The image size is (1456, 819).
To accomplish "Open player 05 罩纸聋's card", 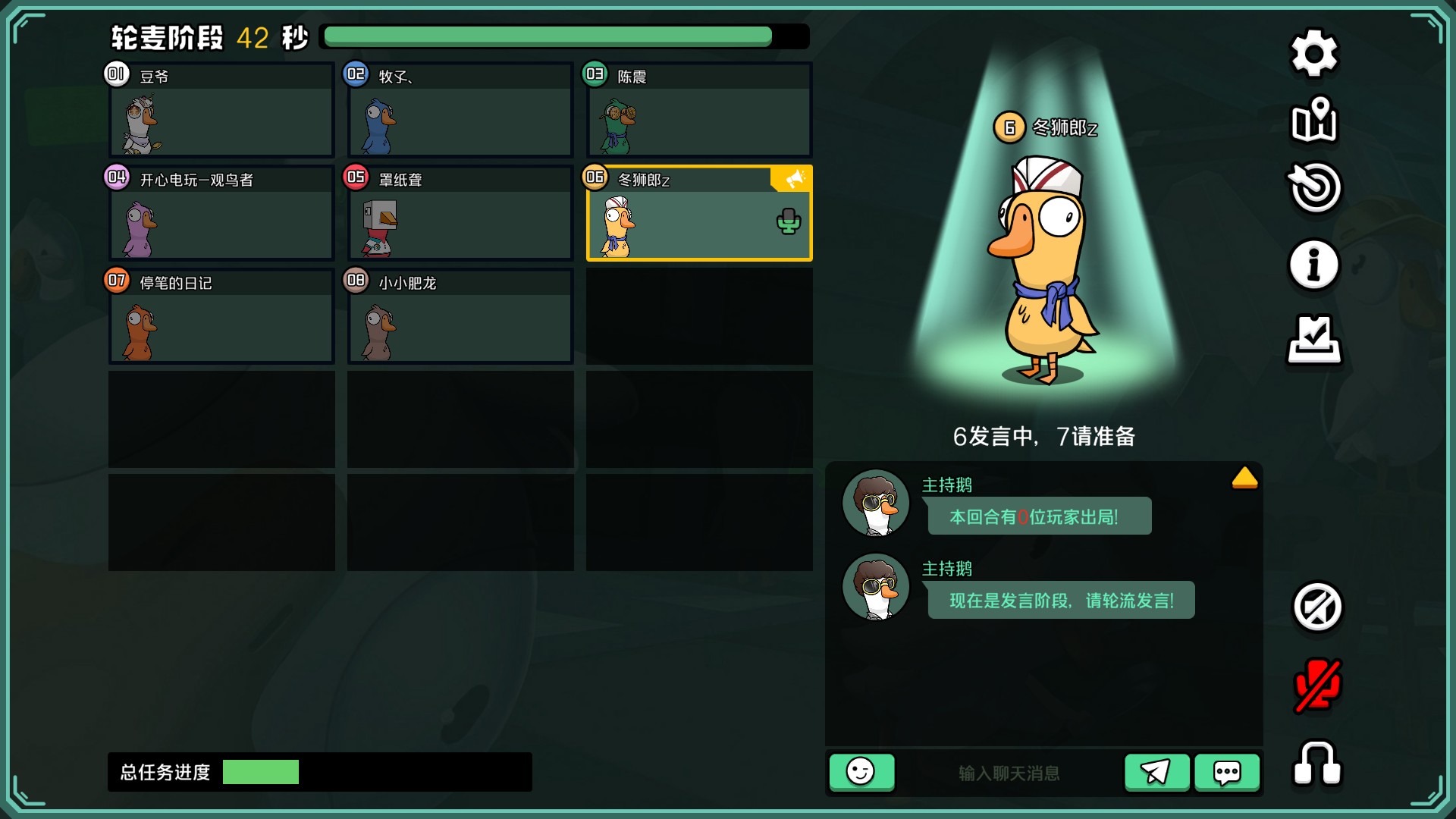I will click(459, 214).
